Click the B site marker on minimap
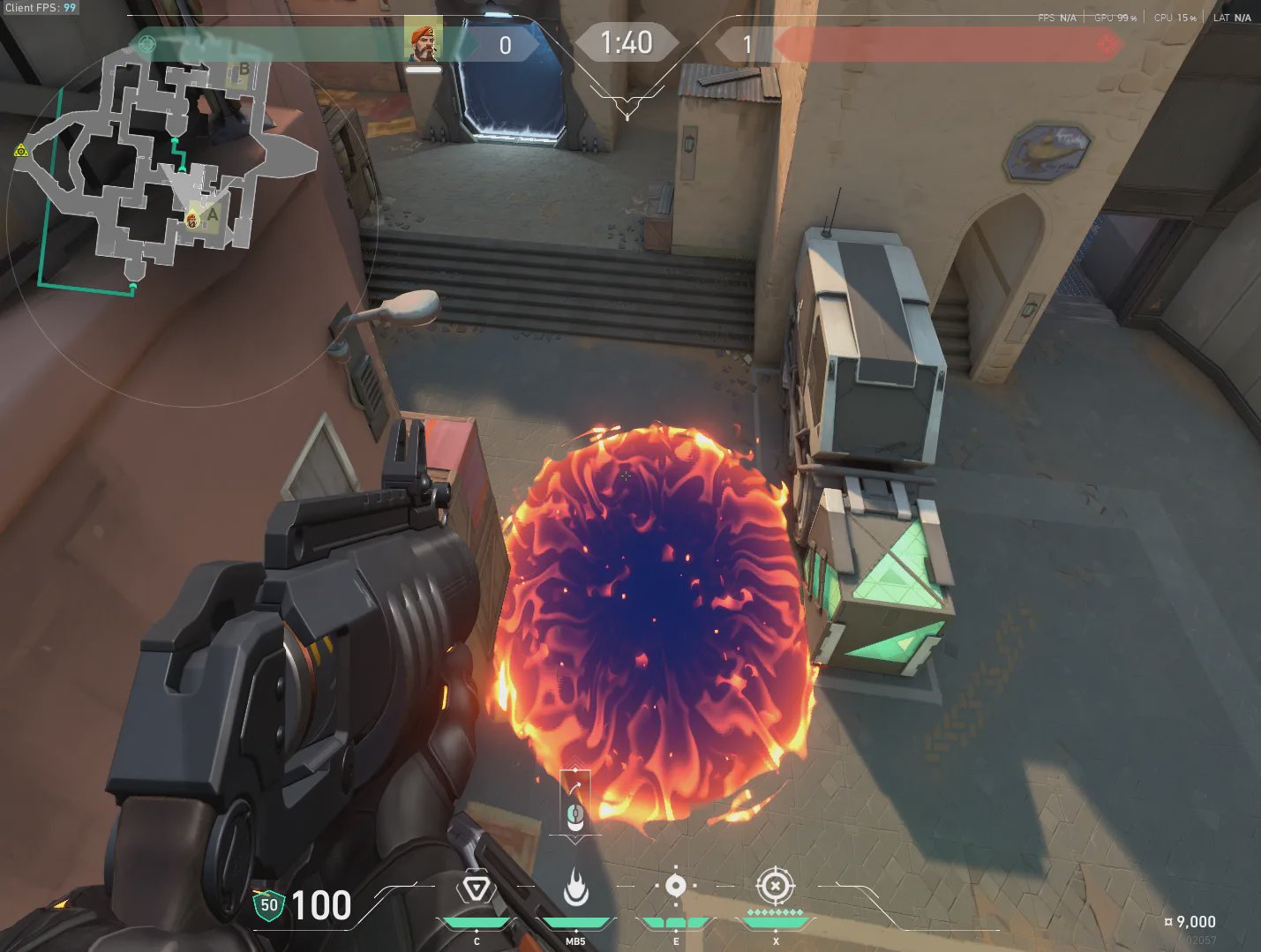Screen dimensions: 1261x952 [x=244, y=70]
